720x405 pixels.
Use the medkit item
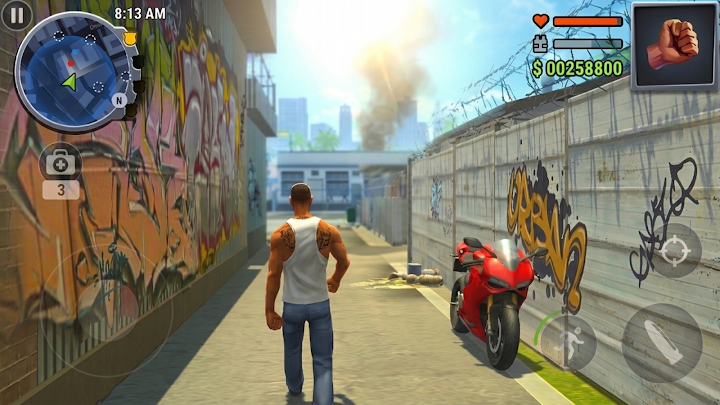click(61, 163)
